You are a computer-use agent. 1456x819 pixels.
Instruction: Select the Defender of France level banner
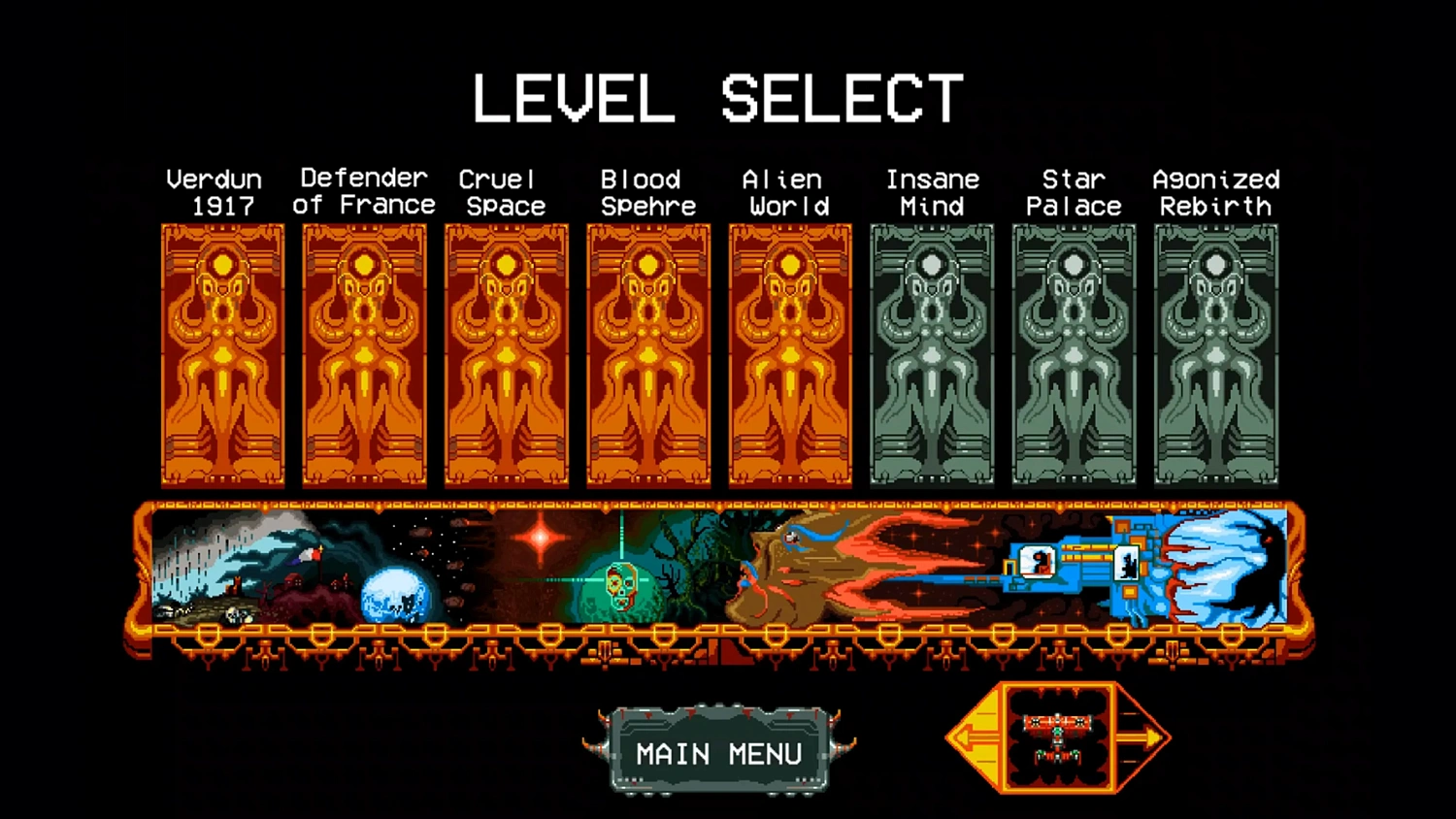[x=365, y=354]
